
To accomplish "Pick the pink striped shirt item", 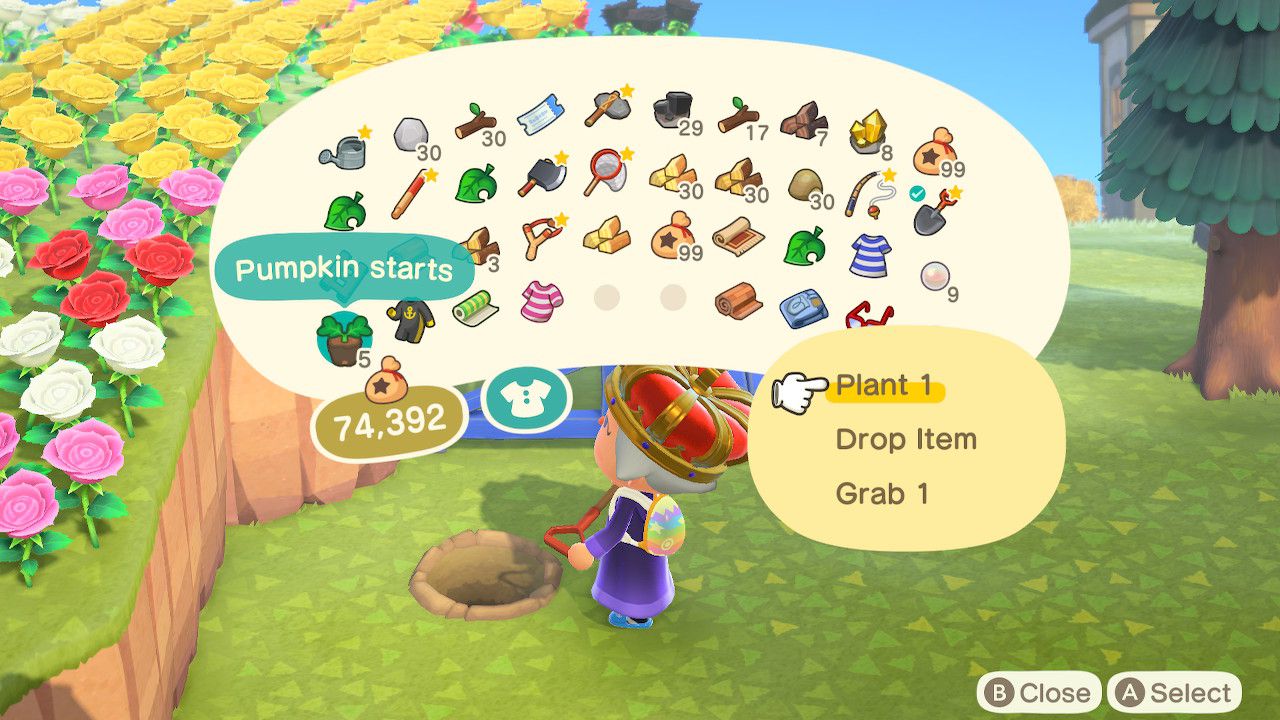I will [x=541, y=298].
